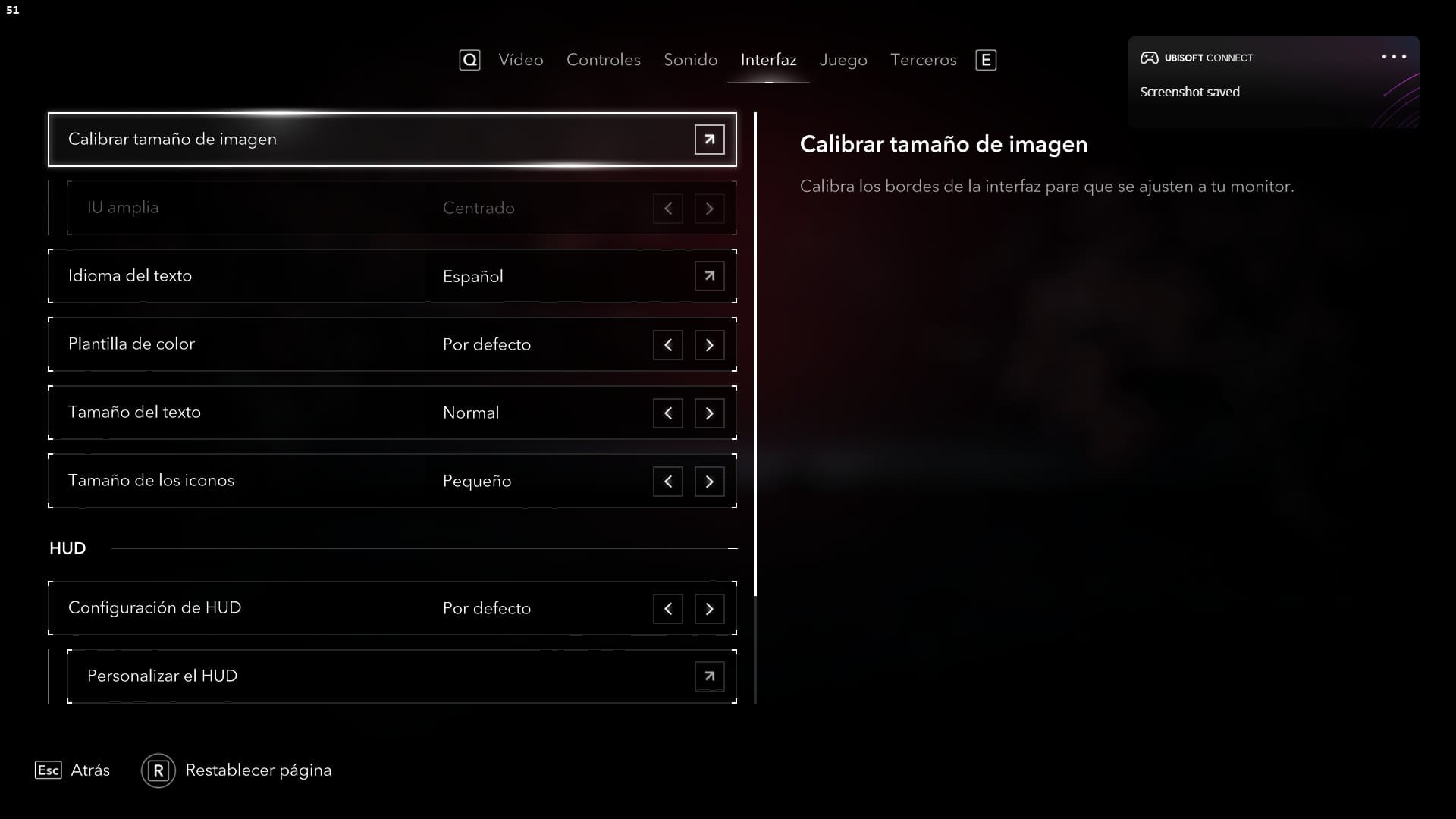Select the Juego tab
The width and height of the screenshot is (1456, 819).
(x=843, y=60)
